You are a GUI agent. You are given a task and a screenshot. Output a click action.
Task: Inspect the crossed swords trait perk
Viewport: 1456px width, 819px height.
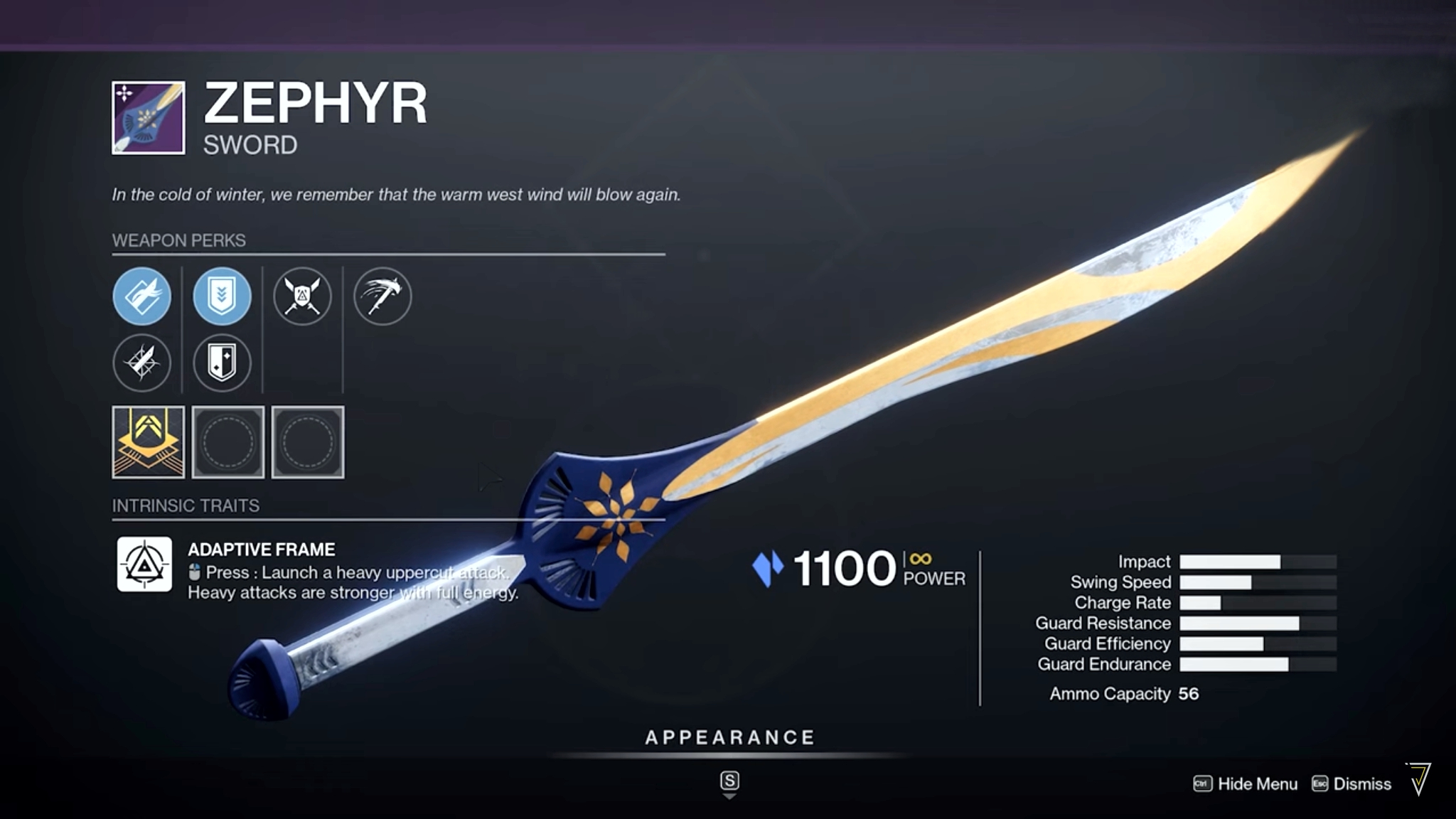tap(302, 296)
